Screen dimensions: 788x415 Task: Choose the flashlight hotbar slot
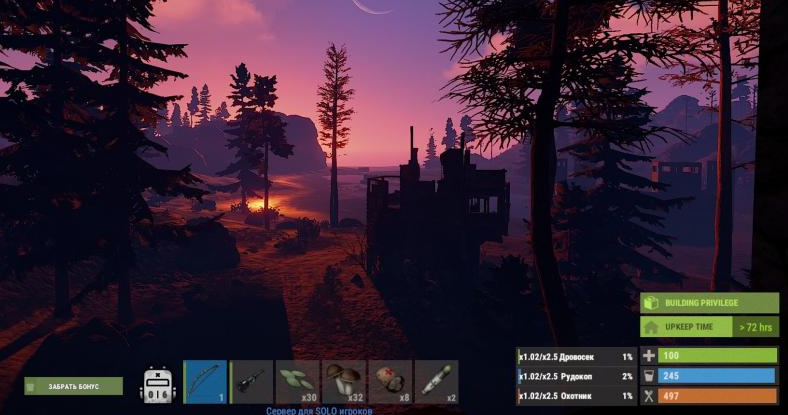252,382
